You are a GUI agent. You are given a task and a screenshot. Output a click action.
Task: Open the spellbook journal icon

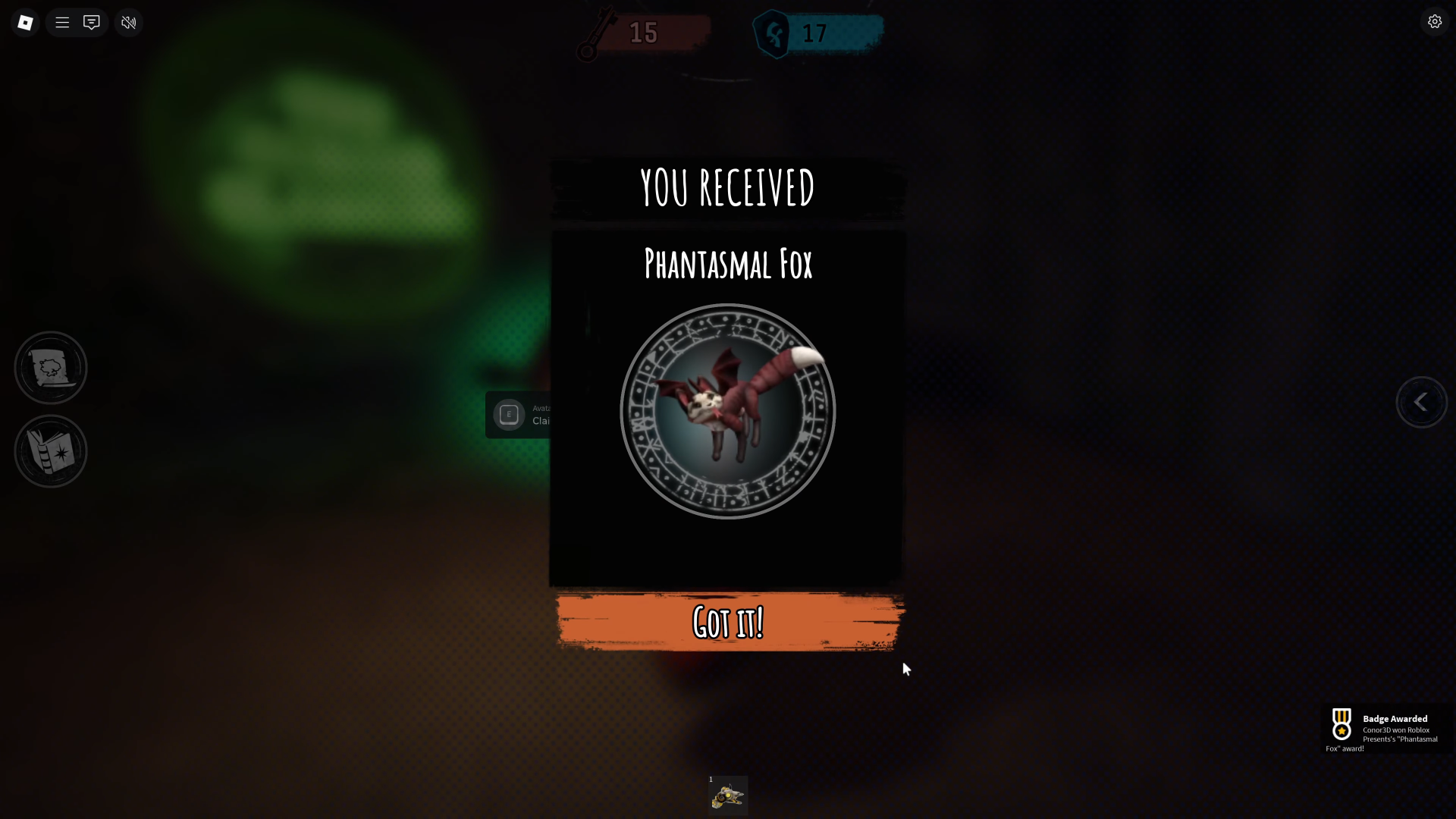coord(50,451)
